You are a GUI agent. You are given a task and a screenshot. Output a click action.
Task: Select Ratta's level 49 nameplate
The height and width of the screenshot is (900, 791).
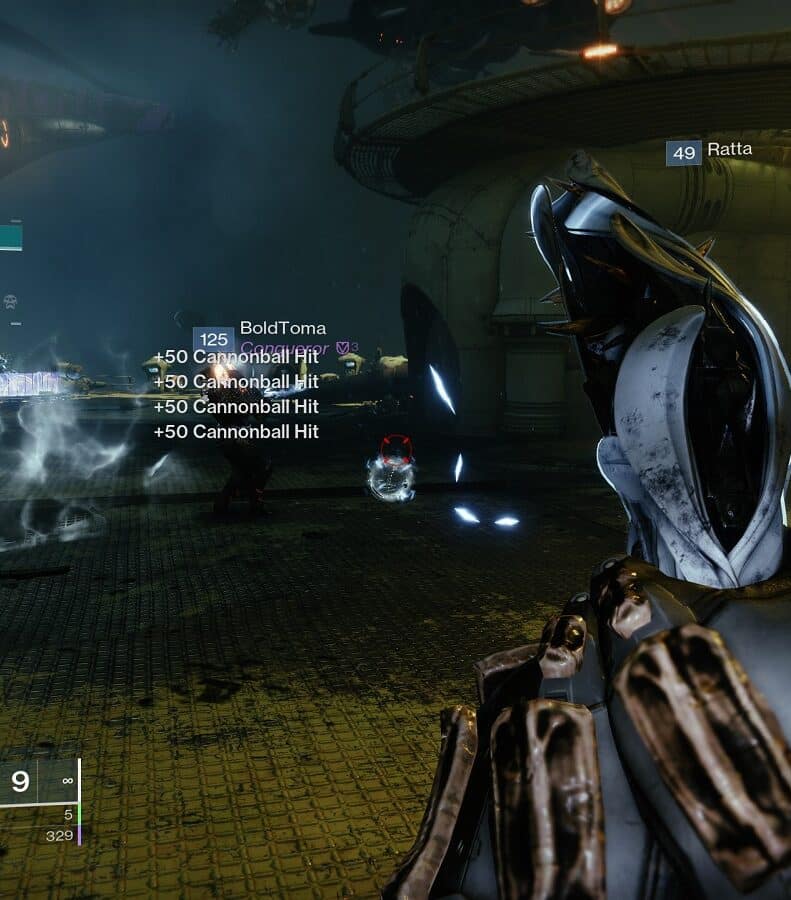point(708,152)
